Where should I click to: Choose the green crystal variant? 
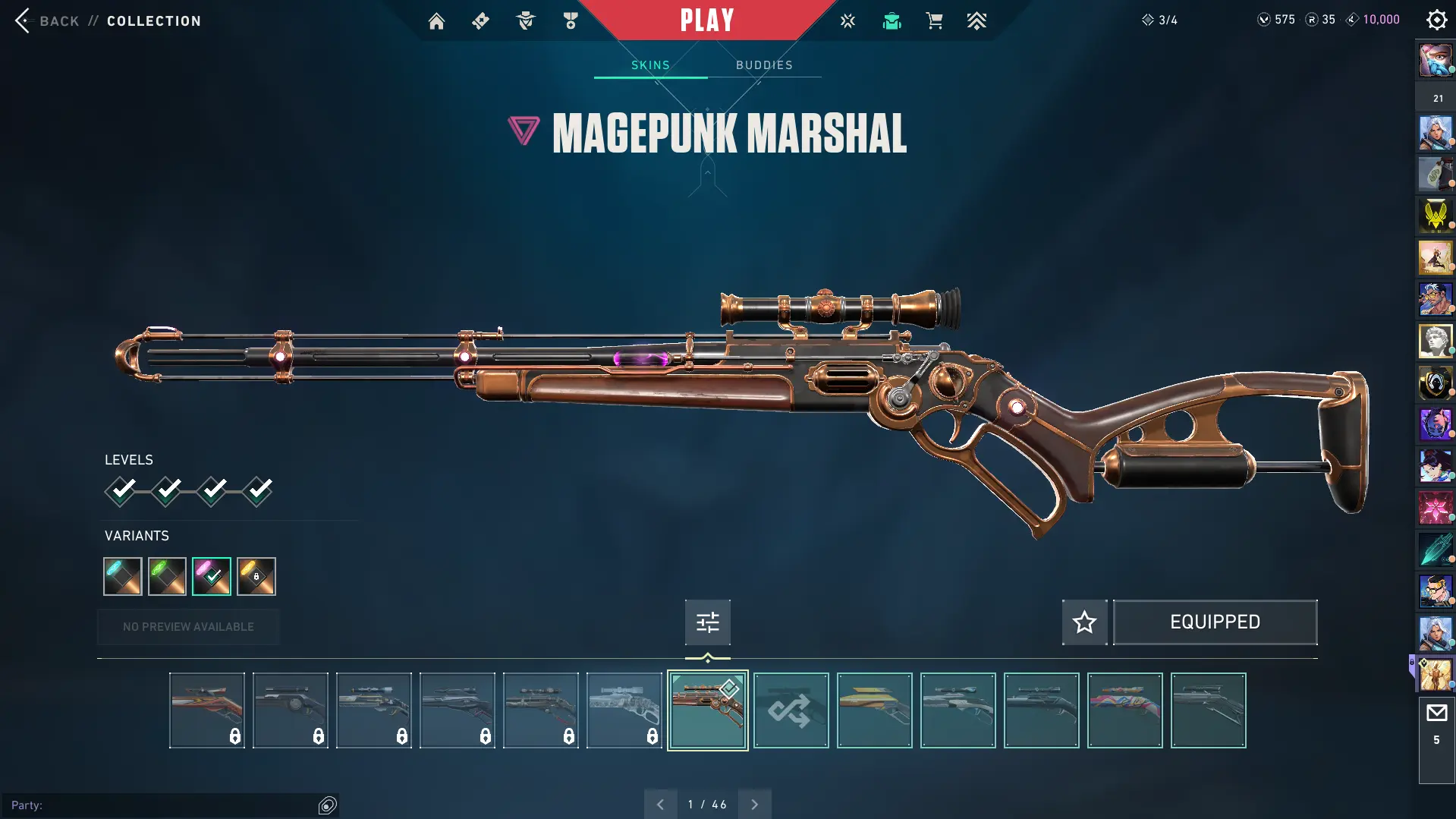click(167, 576)
